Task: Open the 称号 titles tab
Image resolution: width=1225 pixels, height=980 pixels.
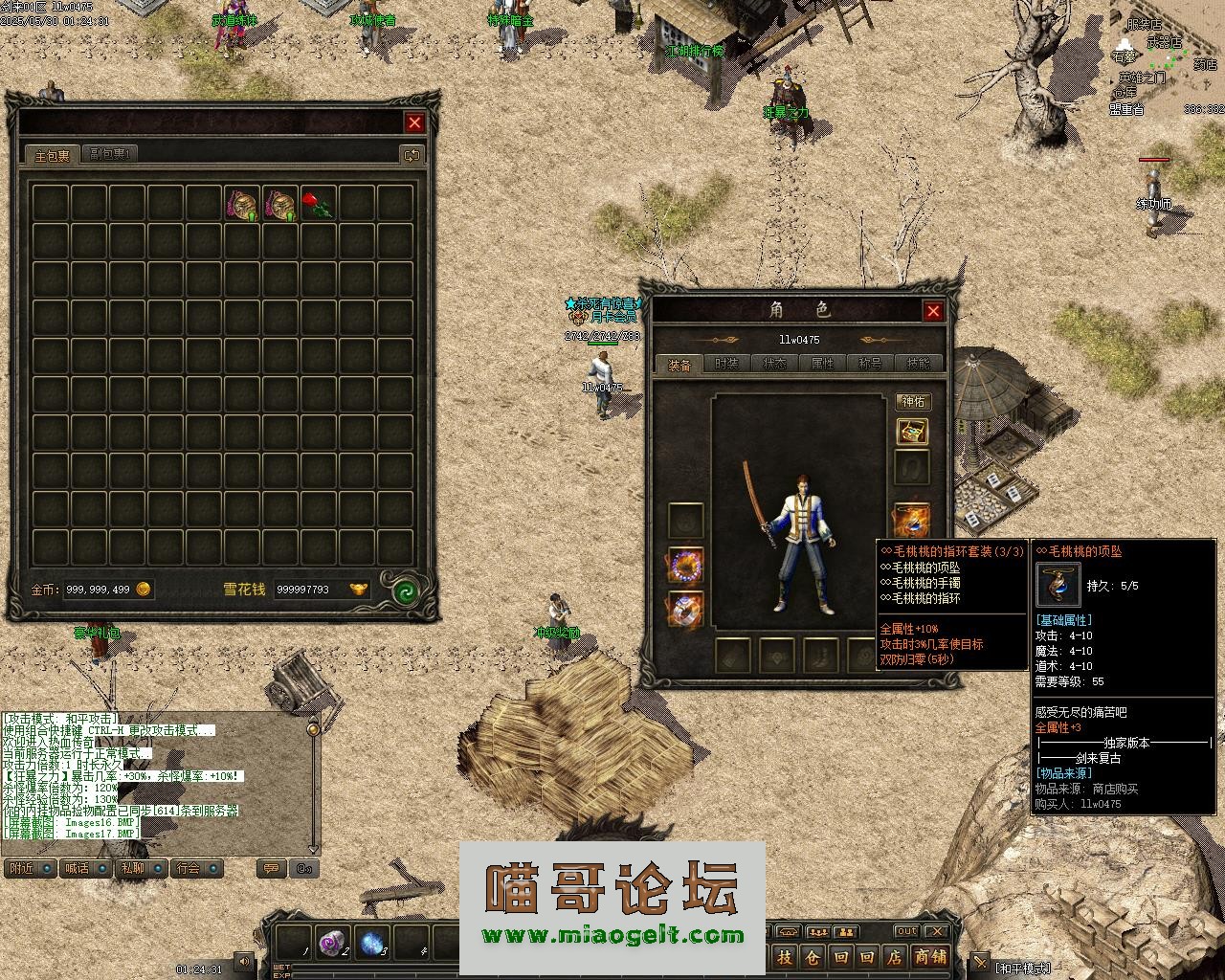Action: [870, 365]
